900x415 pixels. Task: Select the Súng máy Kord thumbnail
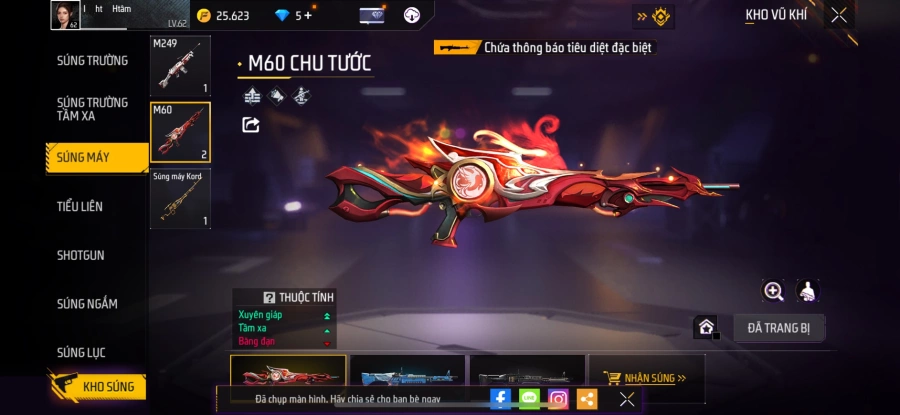(x=180, y=198)
